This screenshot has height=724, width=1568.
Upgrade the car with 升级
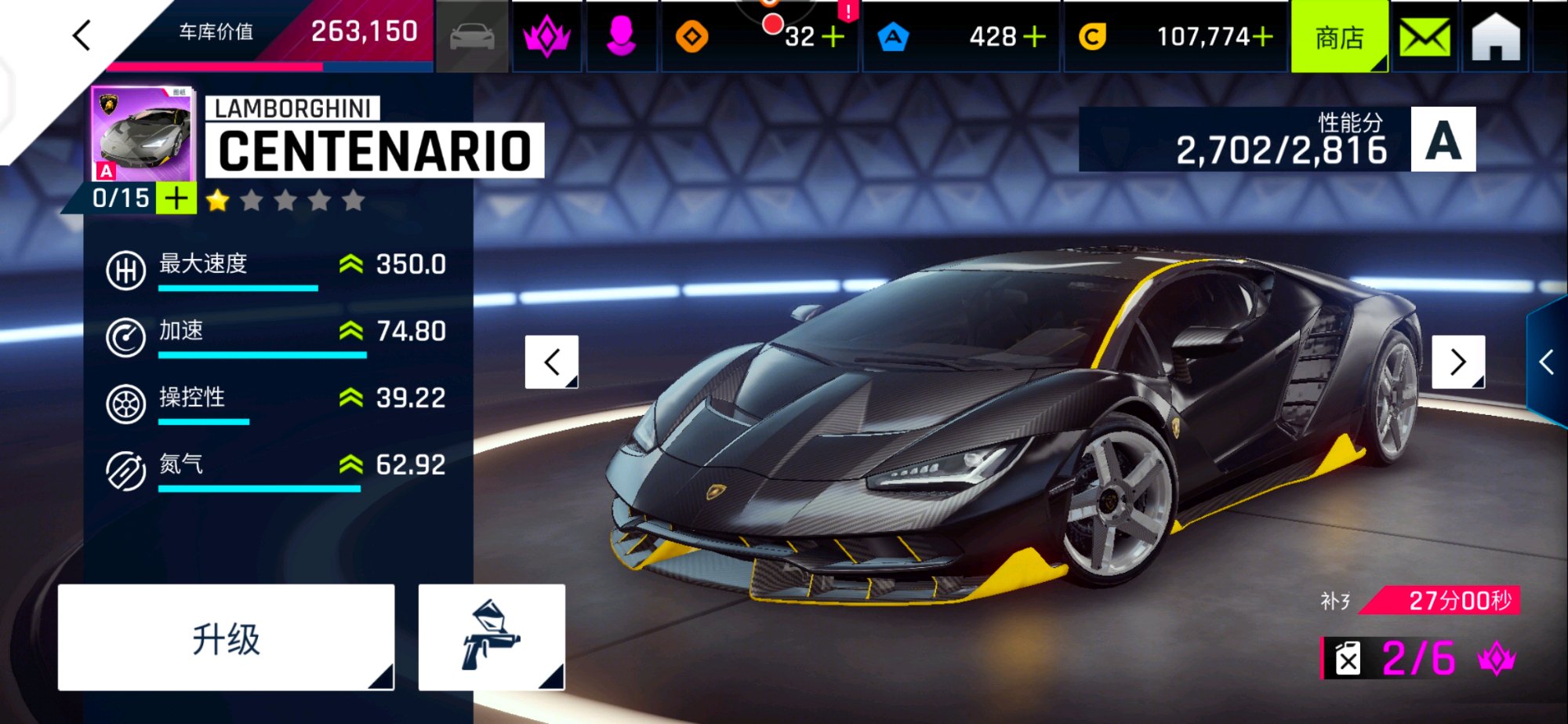[x=226, y=638]
